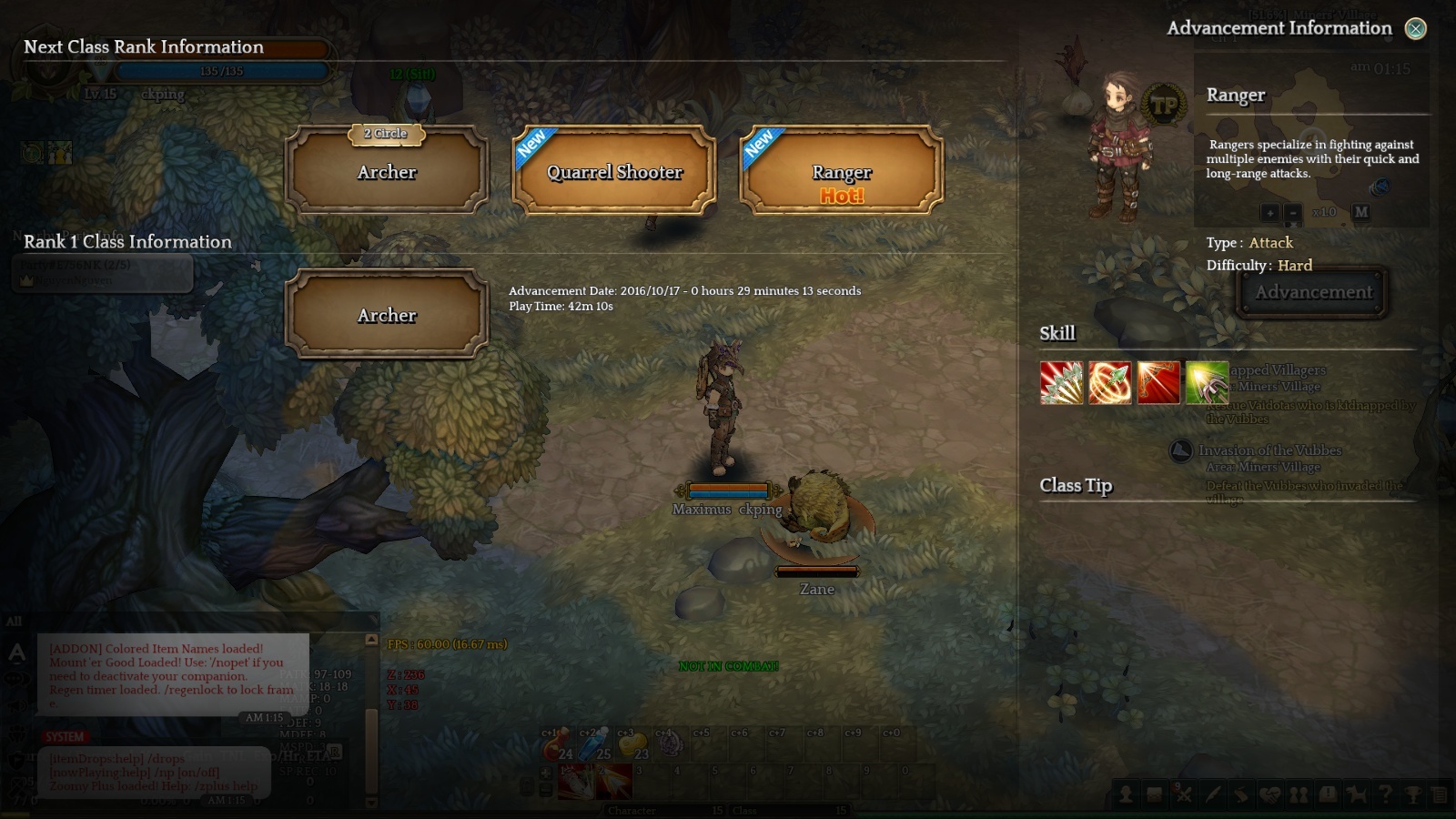Confirm with the Advancement button
This screenshot has width=1456, height=819.
pyautogui.click(x=1313, y=292)
